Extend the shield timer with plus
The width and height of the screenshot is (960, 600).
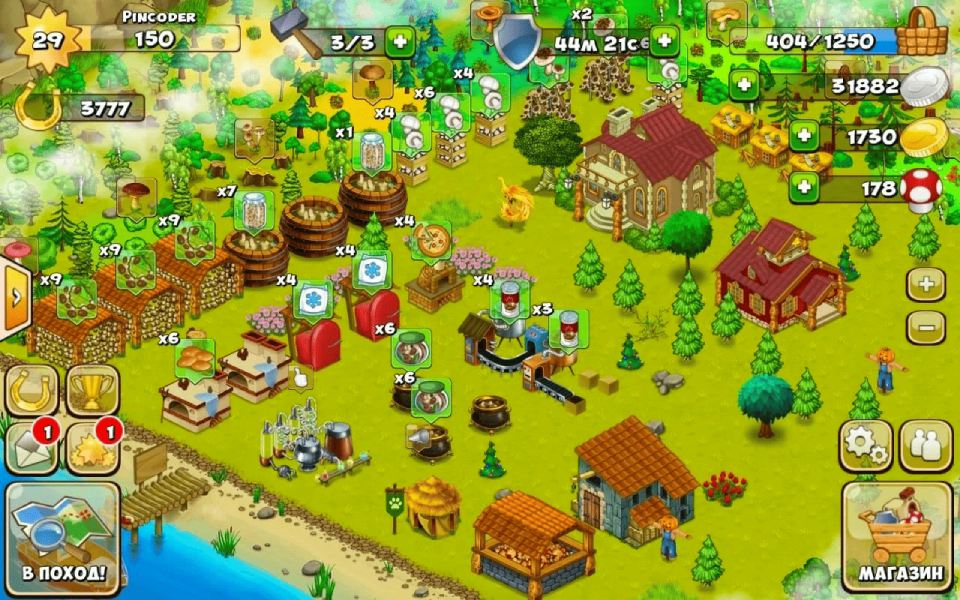[665, 41]
